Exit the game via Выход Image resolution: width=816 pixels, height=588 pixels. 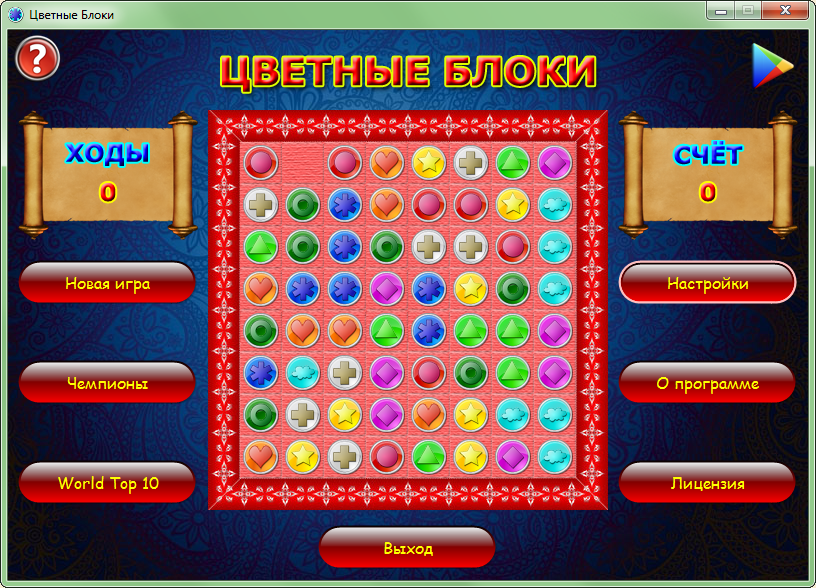coord(407,548)
